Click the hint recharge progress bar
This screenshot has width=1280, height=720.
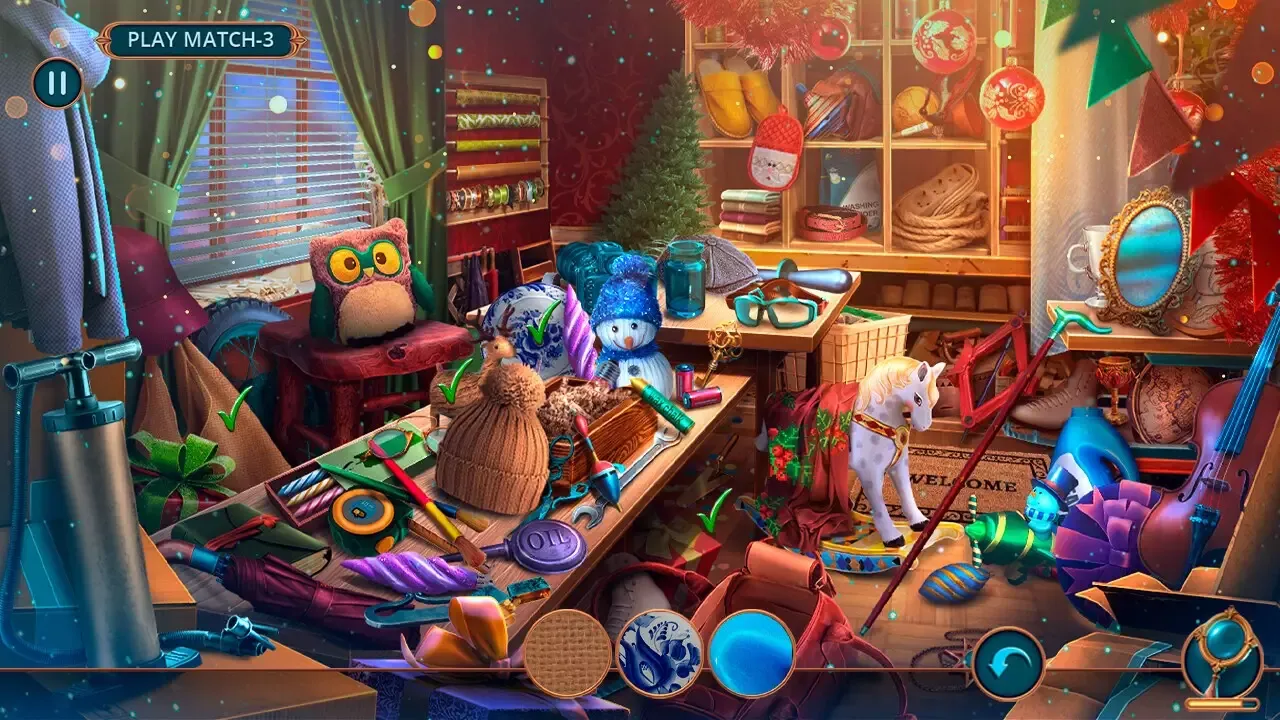[x=1222, y=704]
